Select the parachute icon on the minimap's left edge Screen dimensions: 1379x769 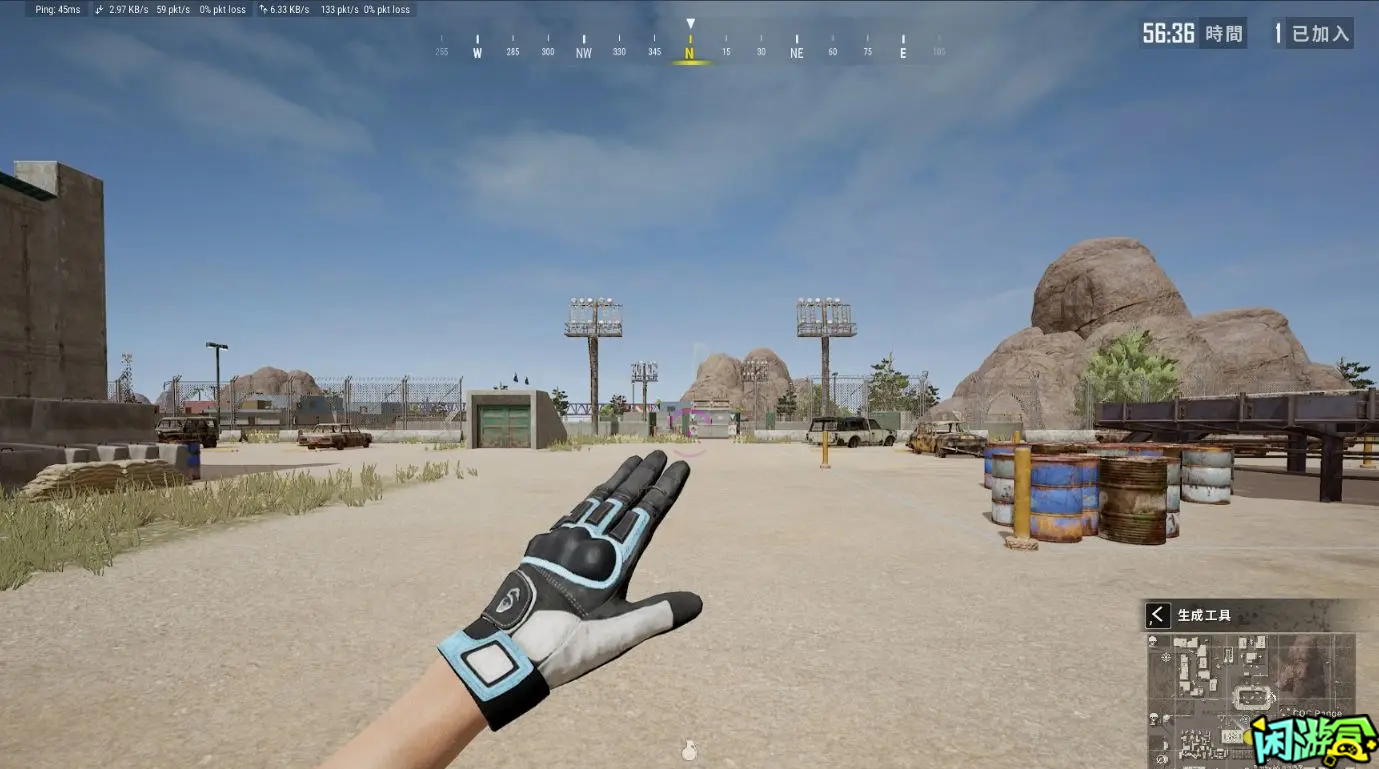(1153, 719)
